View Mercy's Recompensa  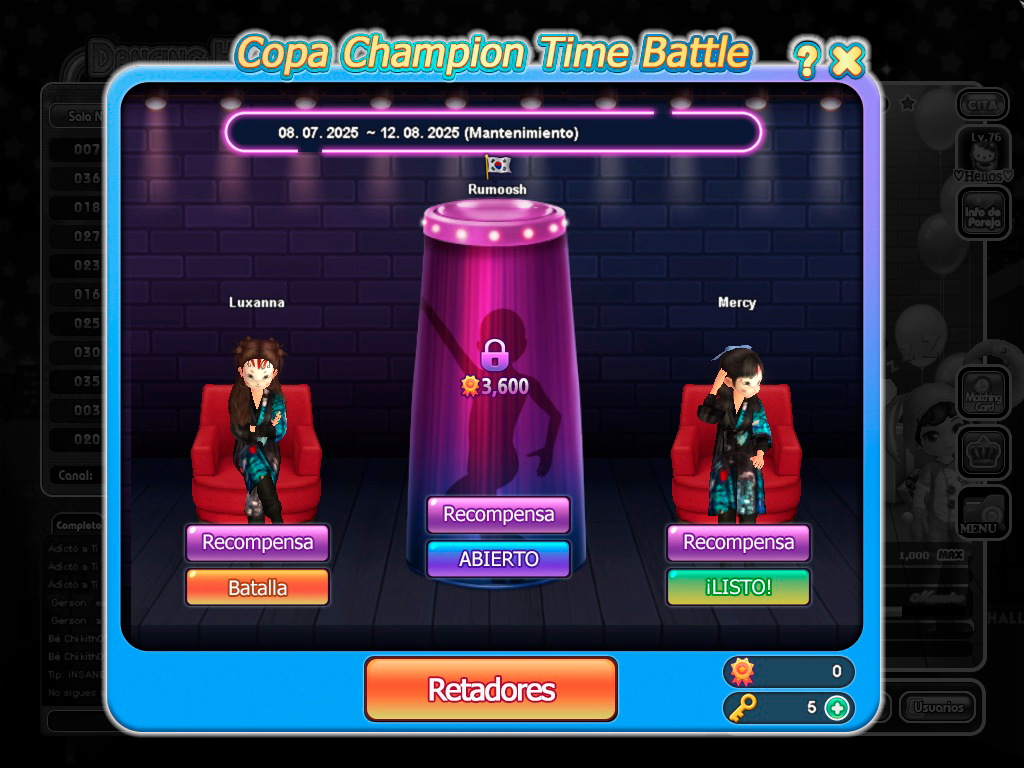click(738, 543)
